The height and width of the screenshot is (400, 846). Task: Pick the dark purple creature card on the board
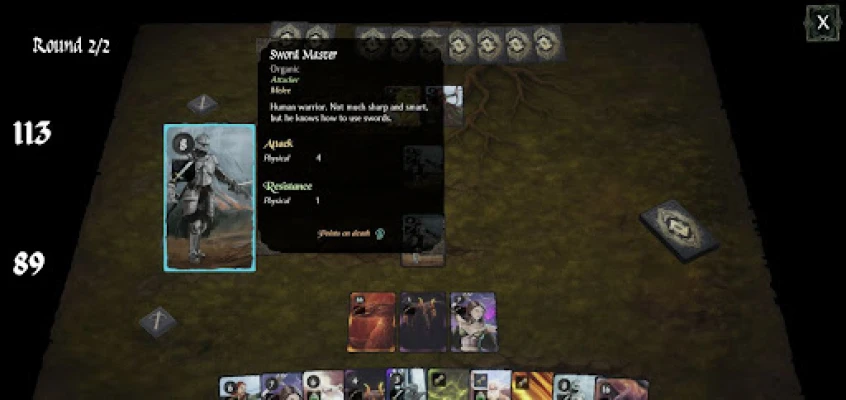(422, 322)
